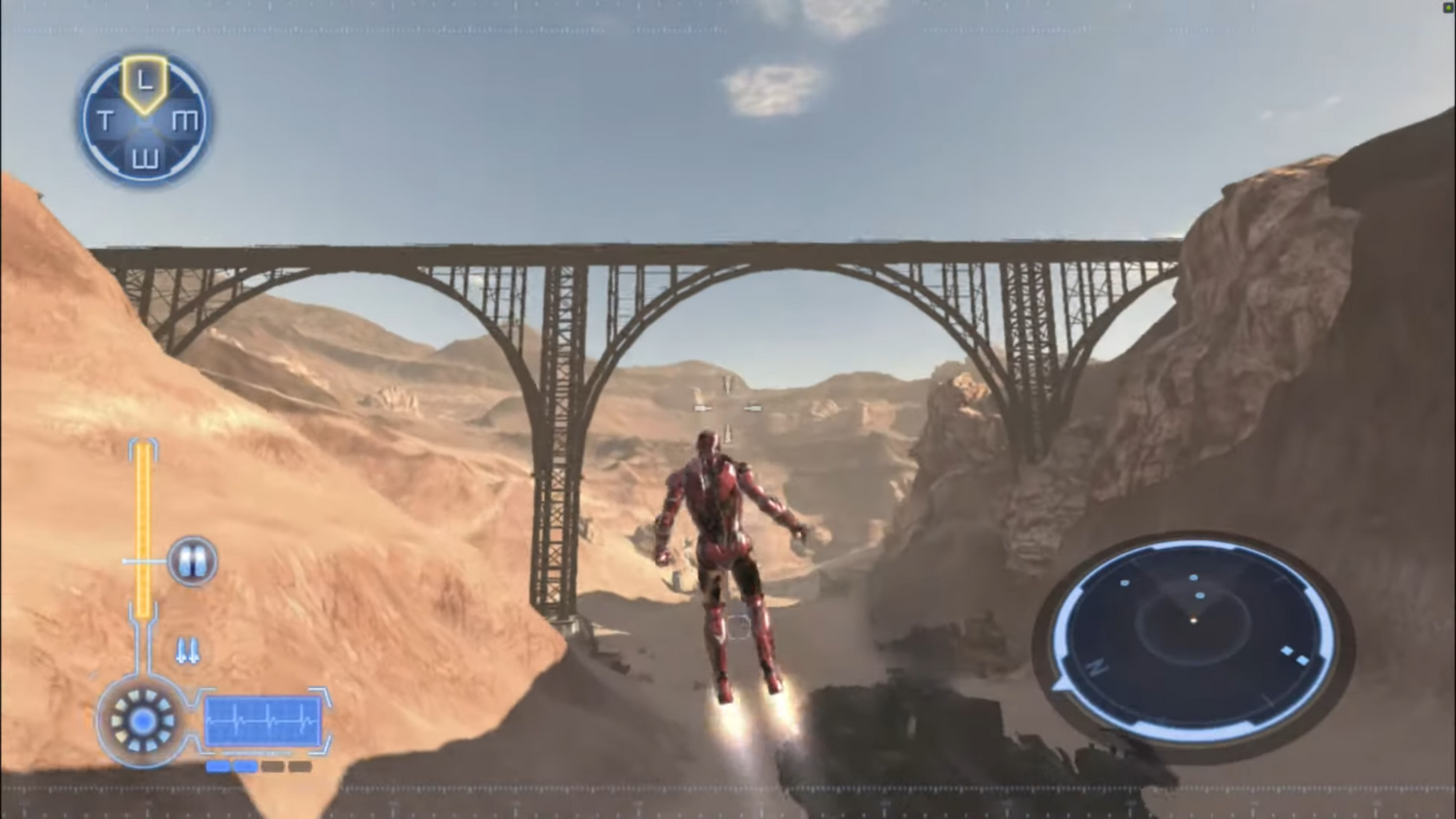The height and width of the screenshot is (819, 1456).
Task: Activate the repulsor weapon icon
Action: 193,562
